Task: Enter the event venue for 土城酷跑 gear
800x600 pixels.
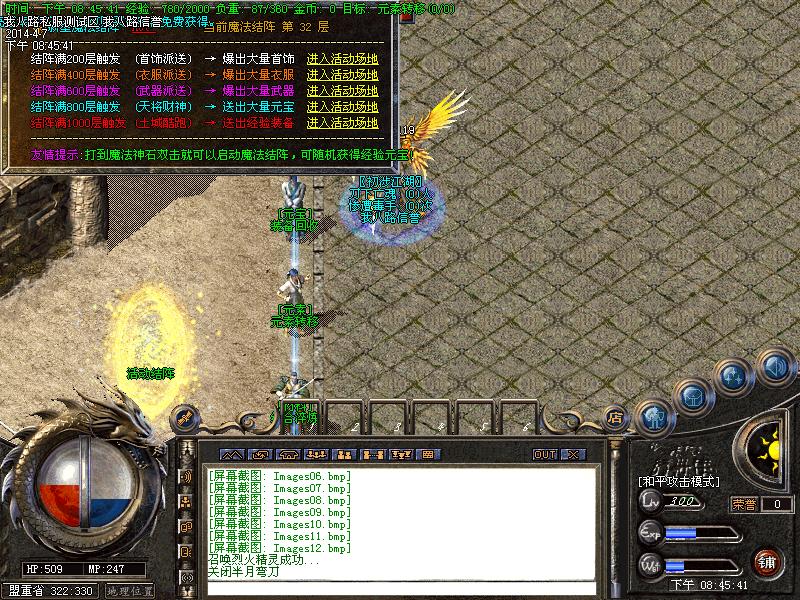Action: tap(342, 123)
